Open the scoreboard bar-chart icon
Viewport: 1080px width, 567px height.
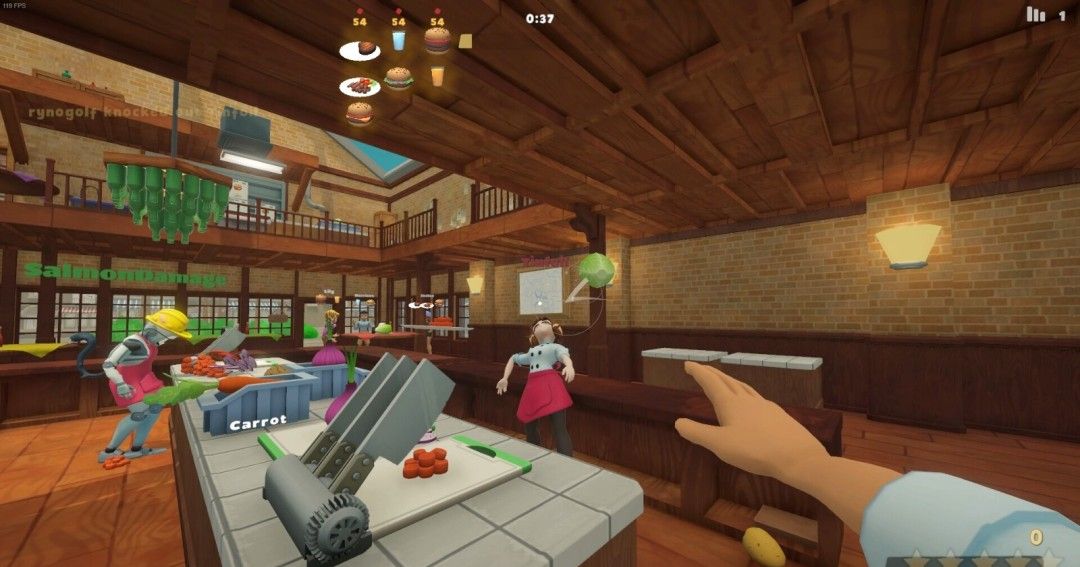pos(1035,15)
